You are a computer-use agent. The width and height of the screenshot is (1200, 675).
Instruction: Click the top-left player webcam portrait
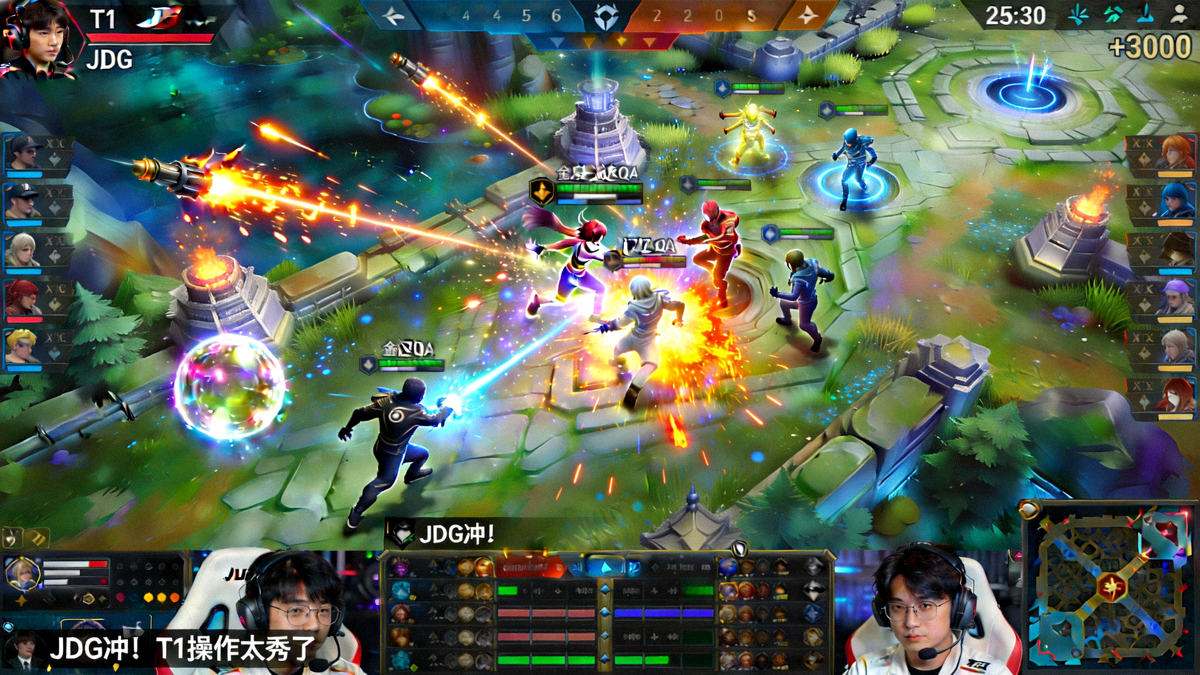click(38, 38)
